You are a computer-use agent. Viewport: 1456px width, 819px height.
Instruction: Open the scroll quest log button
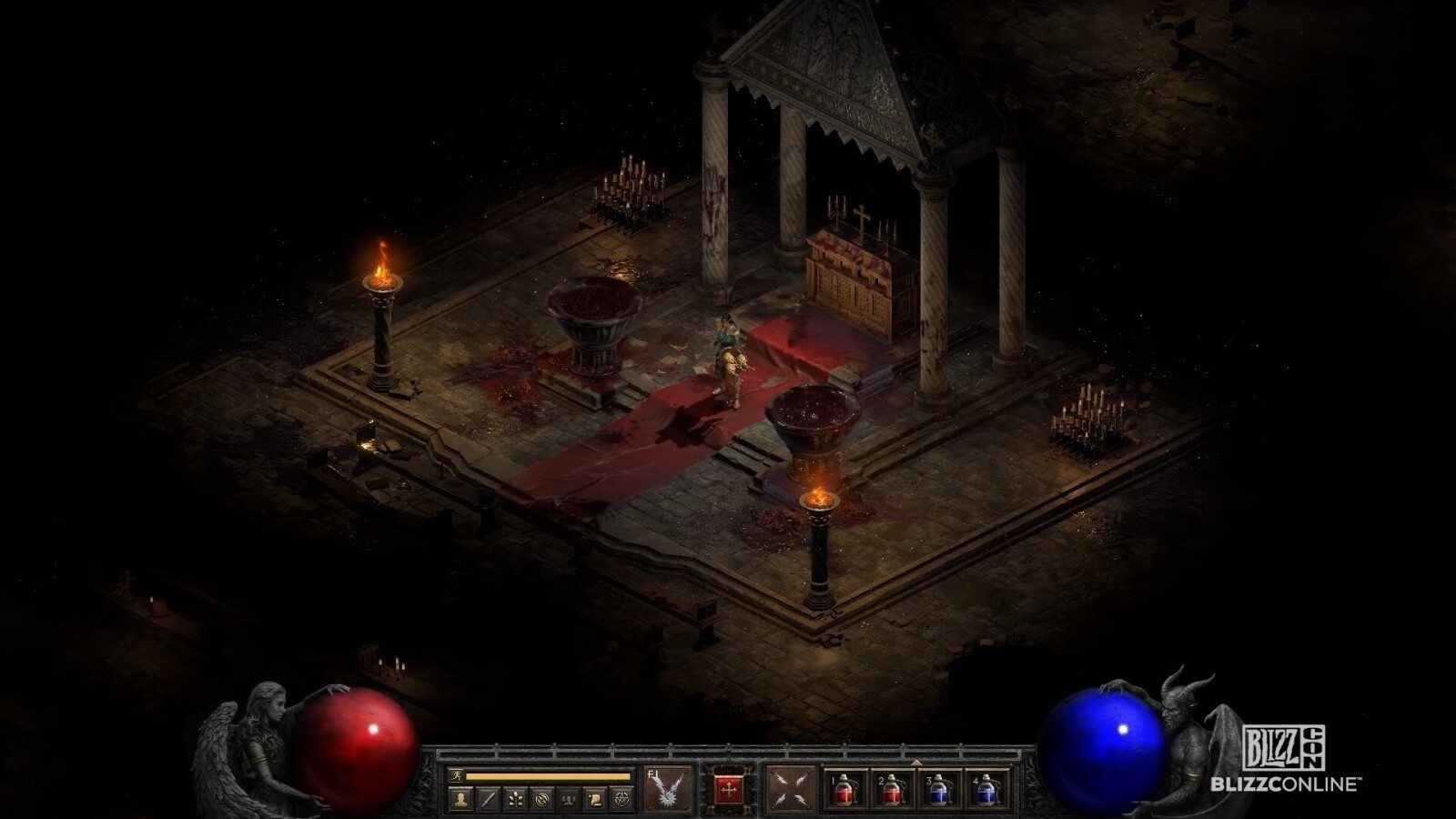coord(595,800)
